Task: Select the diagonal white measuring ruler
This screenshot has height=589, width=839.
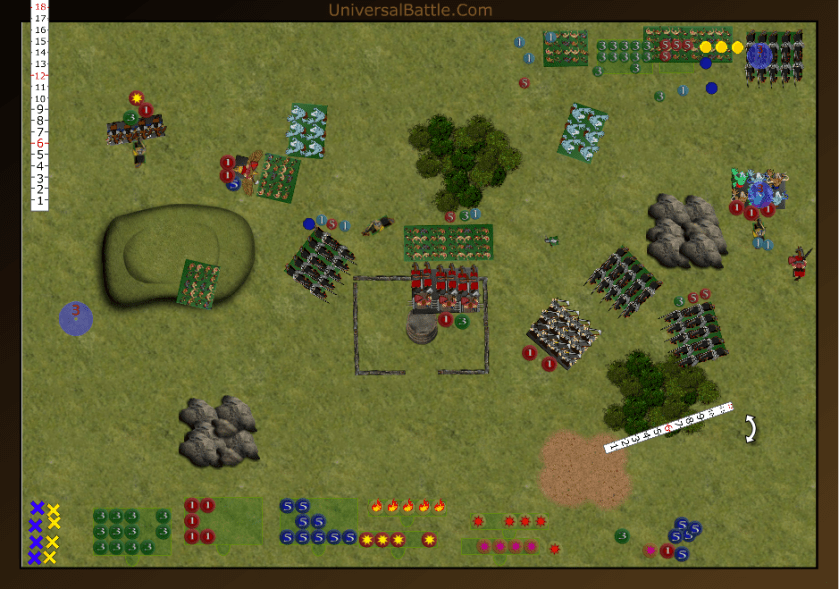Action: (x=669, y=427)
